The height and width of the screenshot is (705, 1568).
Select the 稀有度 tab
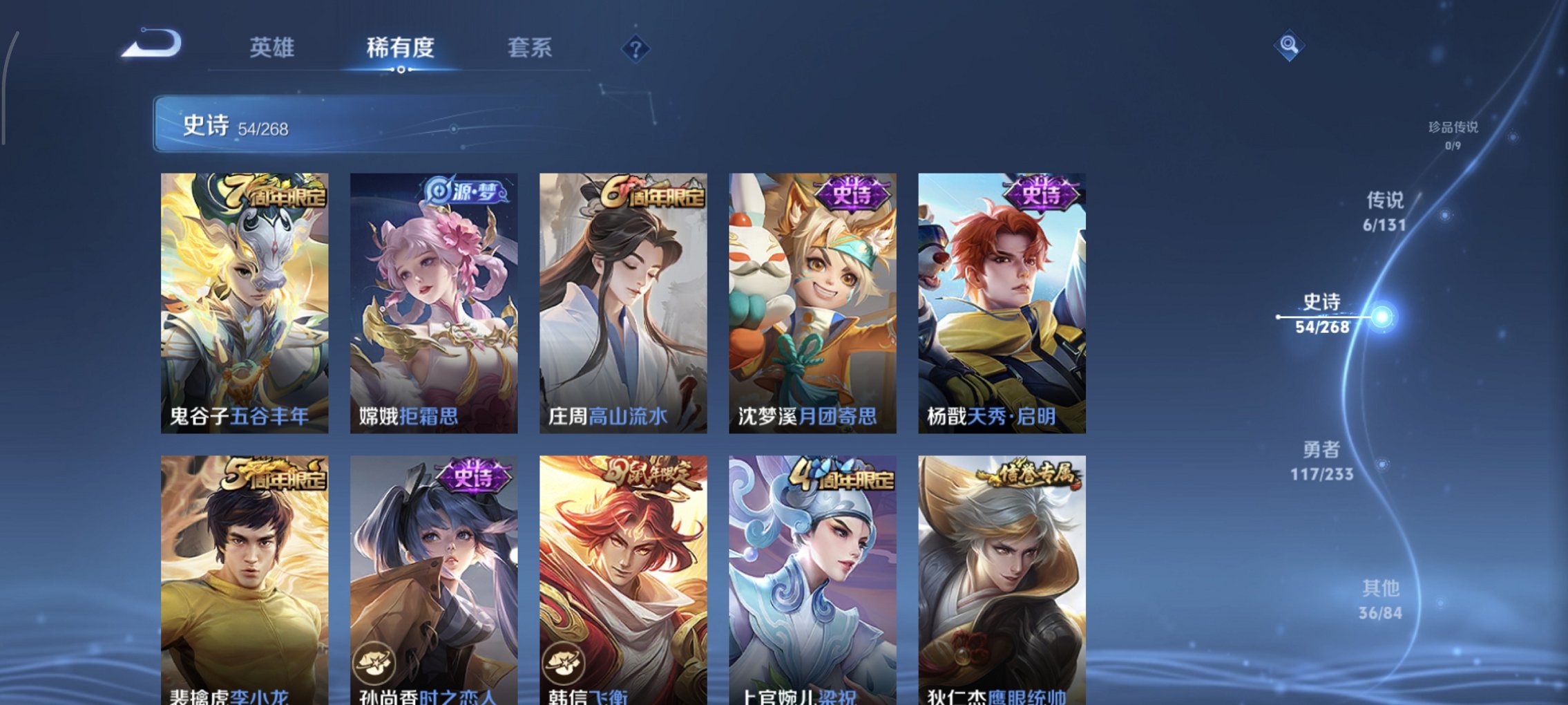point(401,48)
